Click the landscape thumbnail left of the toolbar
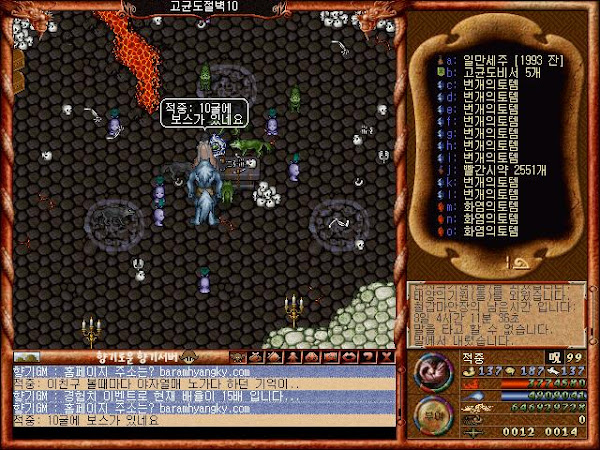The height and width of the screenshot is (450, 600). click(x=27, y=356)
